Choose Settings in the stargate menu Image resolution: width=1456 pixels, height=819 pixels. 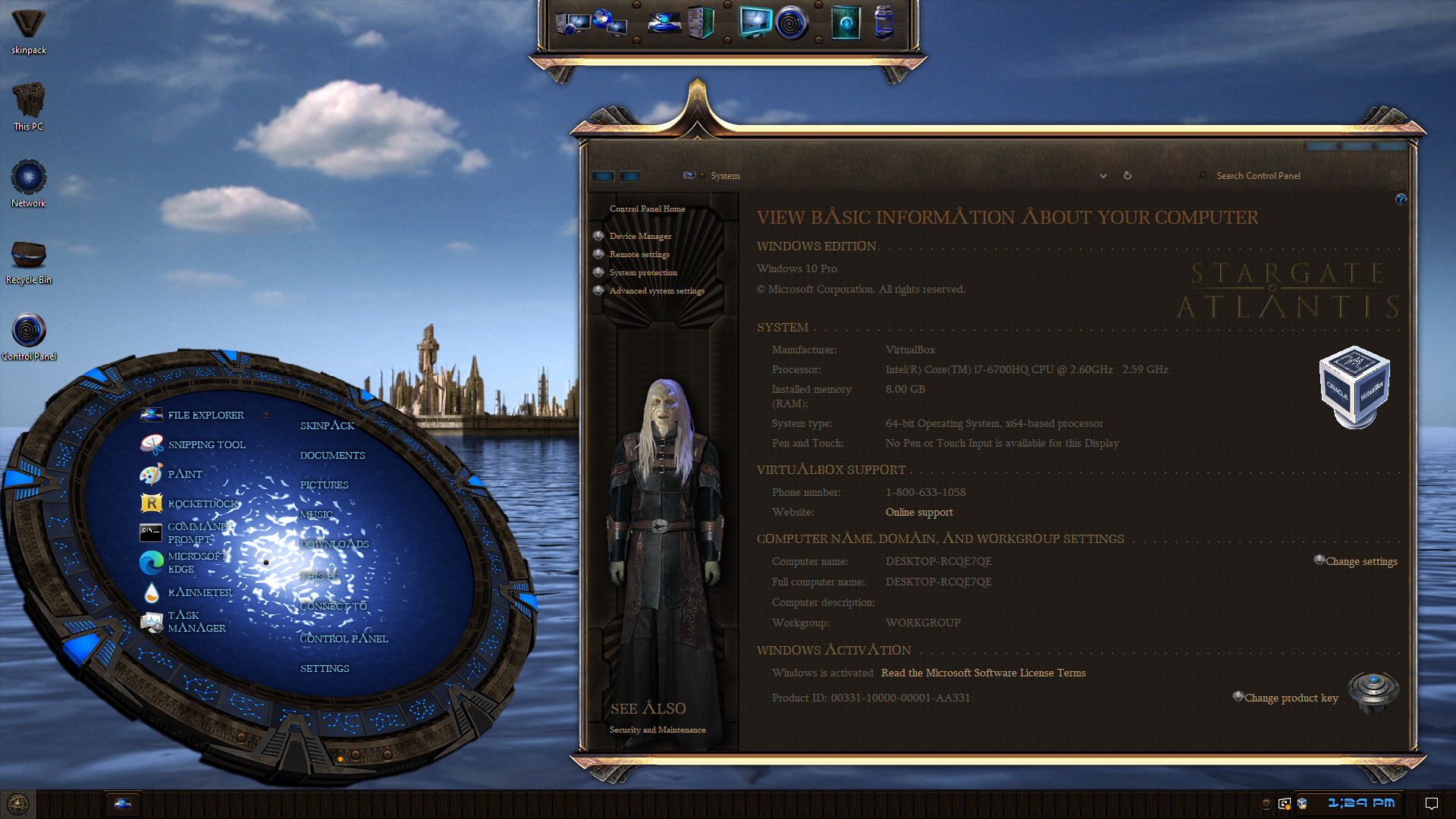point(325,668)
